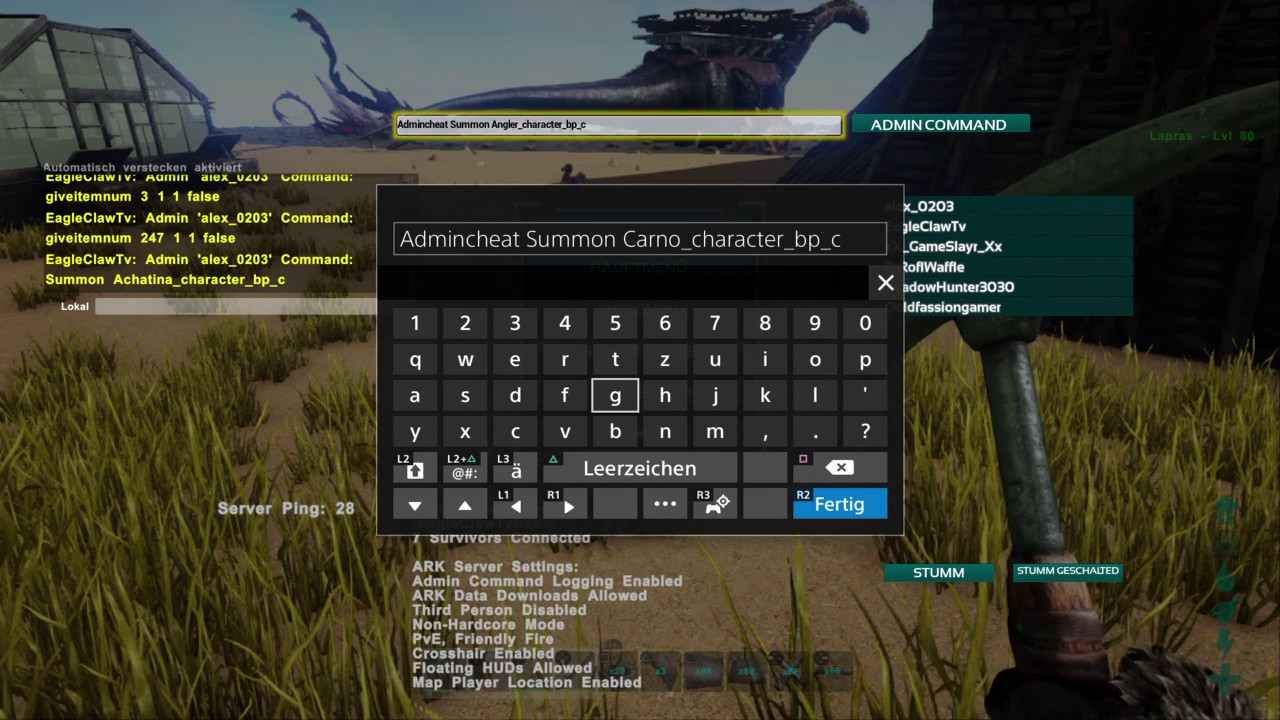The width and height of the screenshot is (1280, 720).
Task: Confirm input with the Fertig button
Action: (x=839, y=504)
